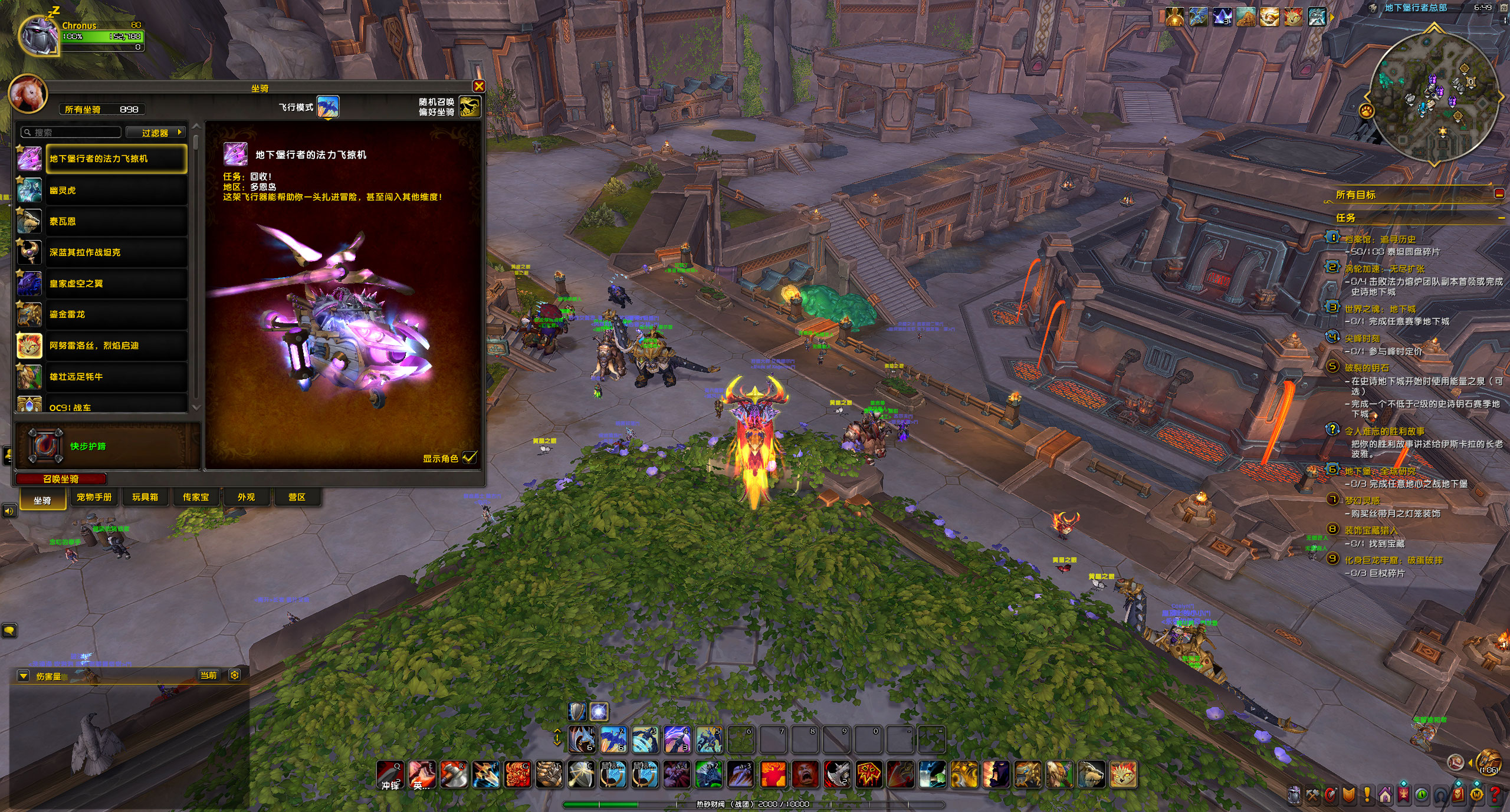
Task: Switch to the 传家宝 tab
Action: click(196, 497)
